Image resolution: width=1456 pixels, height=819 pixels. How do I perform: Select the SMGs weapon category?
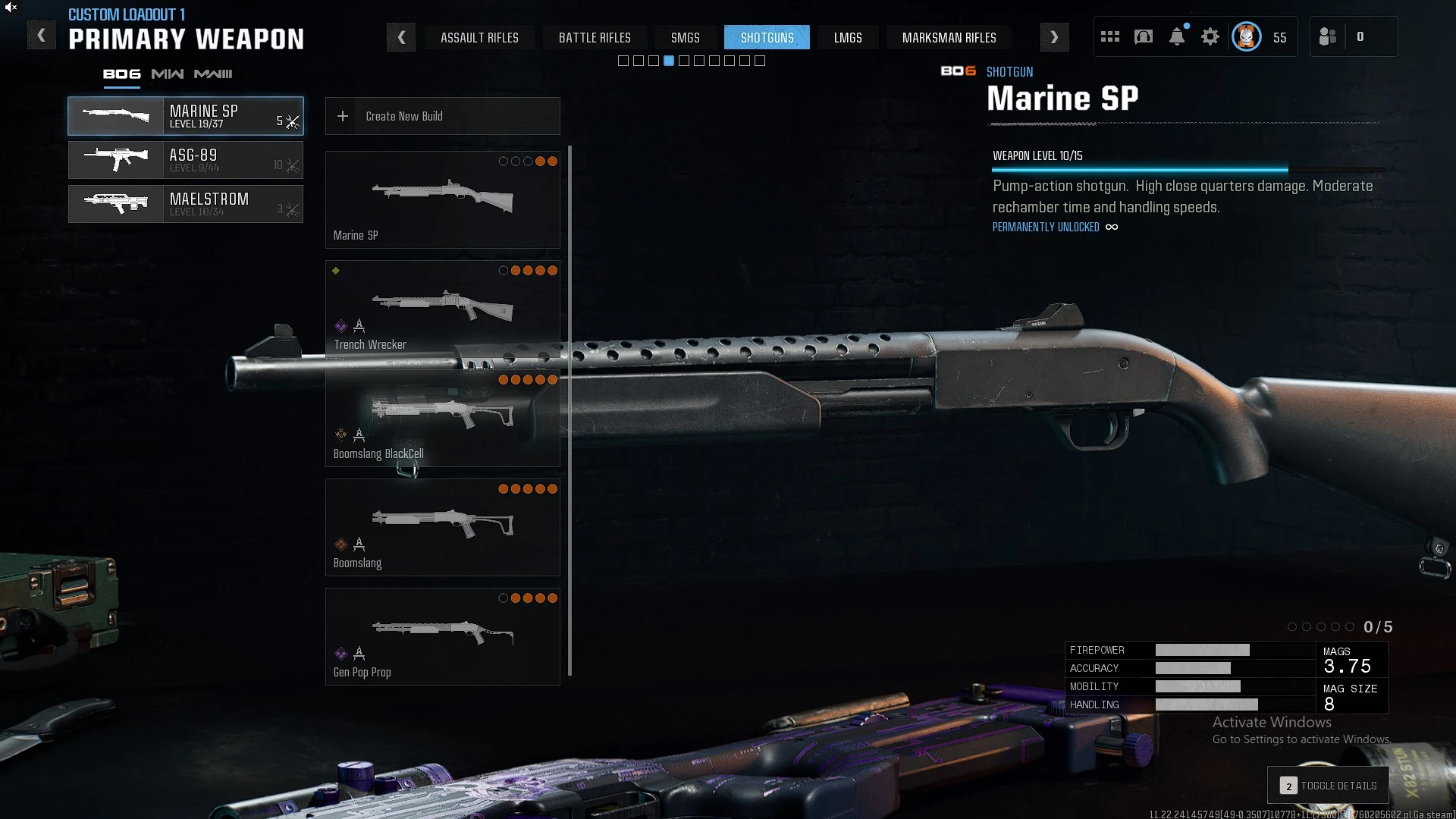point(685,37)
